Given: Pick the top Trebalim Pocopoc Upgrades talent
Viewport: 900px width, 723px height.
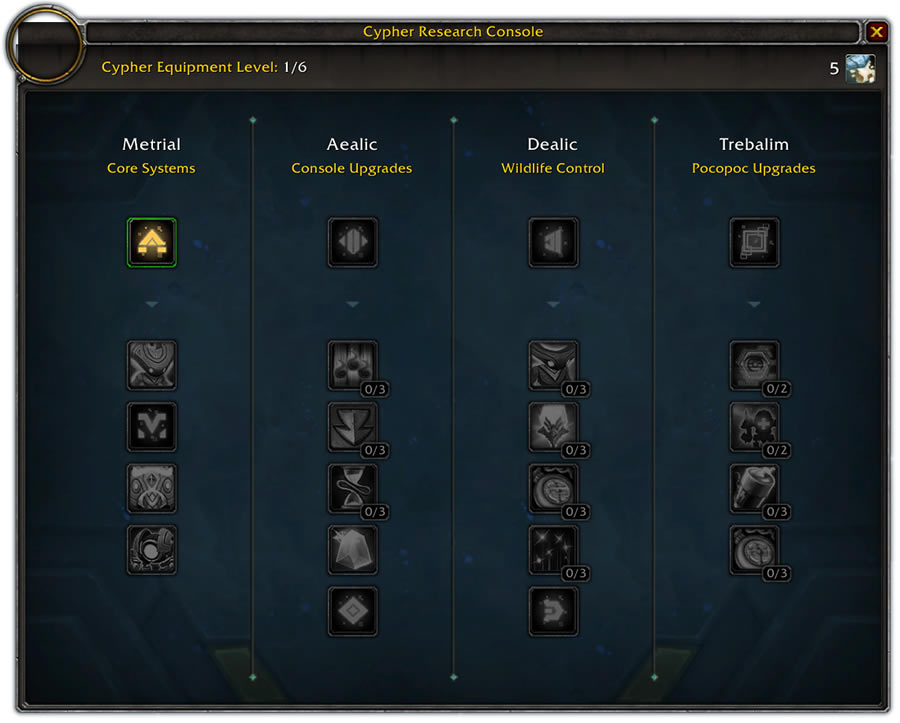Looking at the screenshot, I should coord(754,243).
